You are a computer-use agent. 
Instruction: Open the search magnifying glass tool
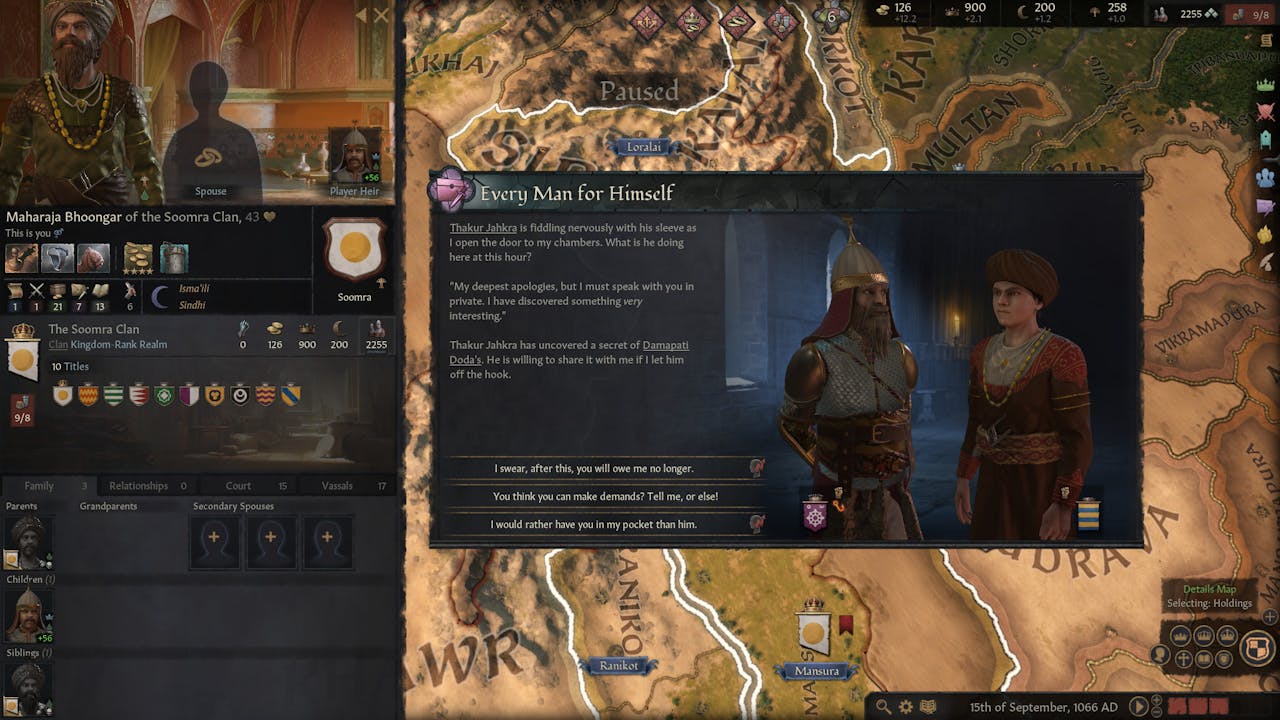pos(884,706)
